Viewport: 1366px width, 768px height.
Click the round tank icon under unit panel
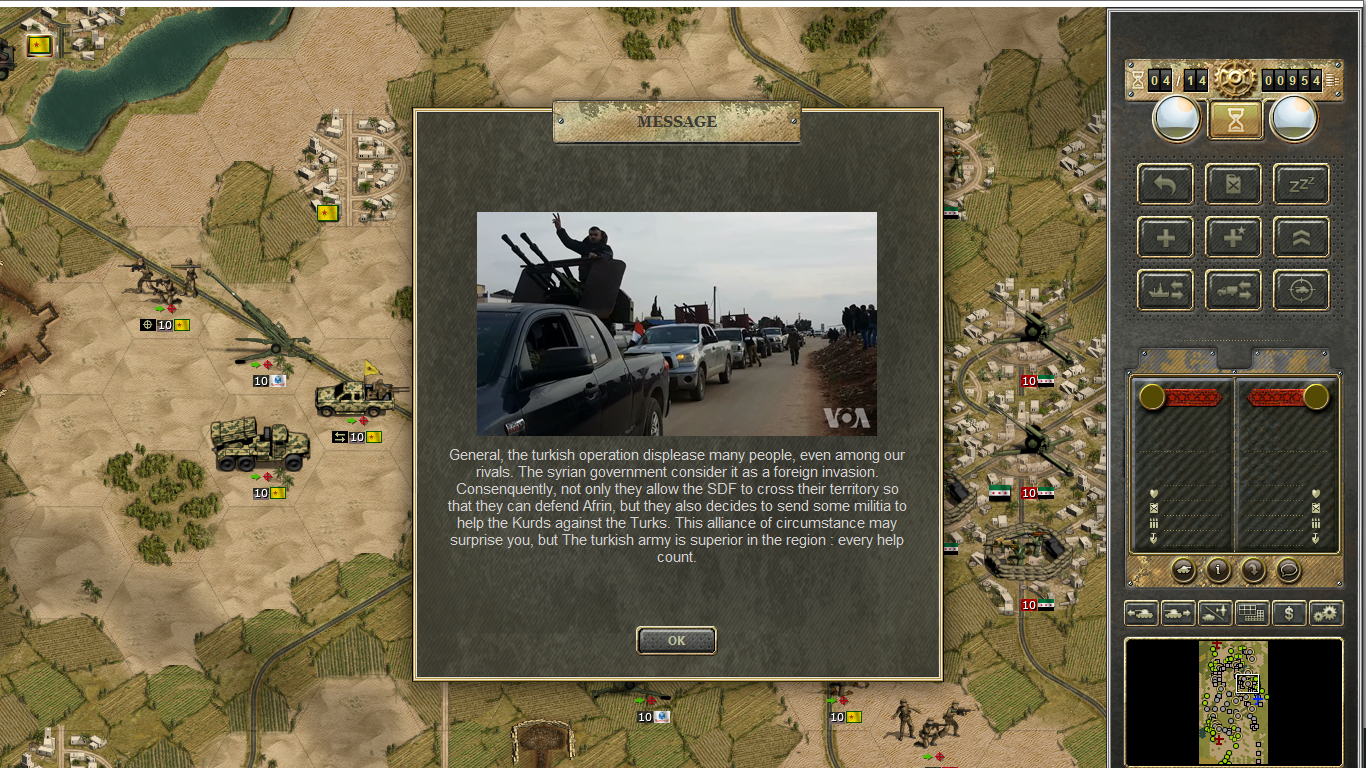pos(1183,570)
